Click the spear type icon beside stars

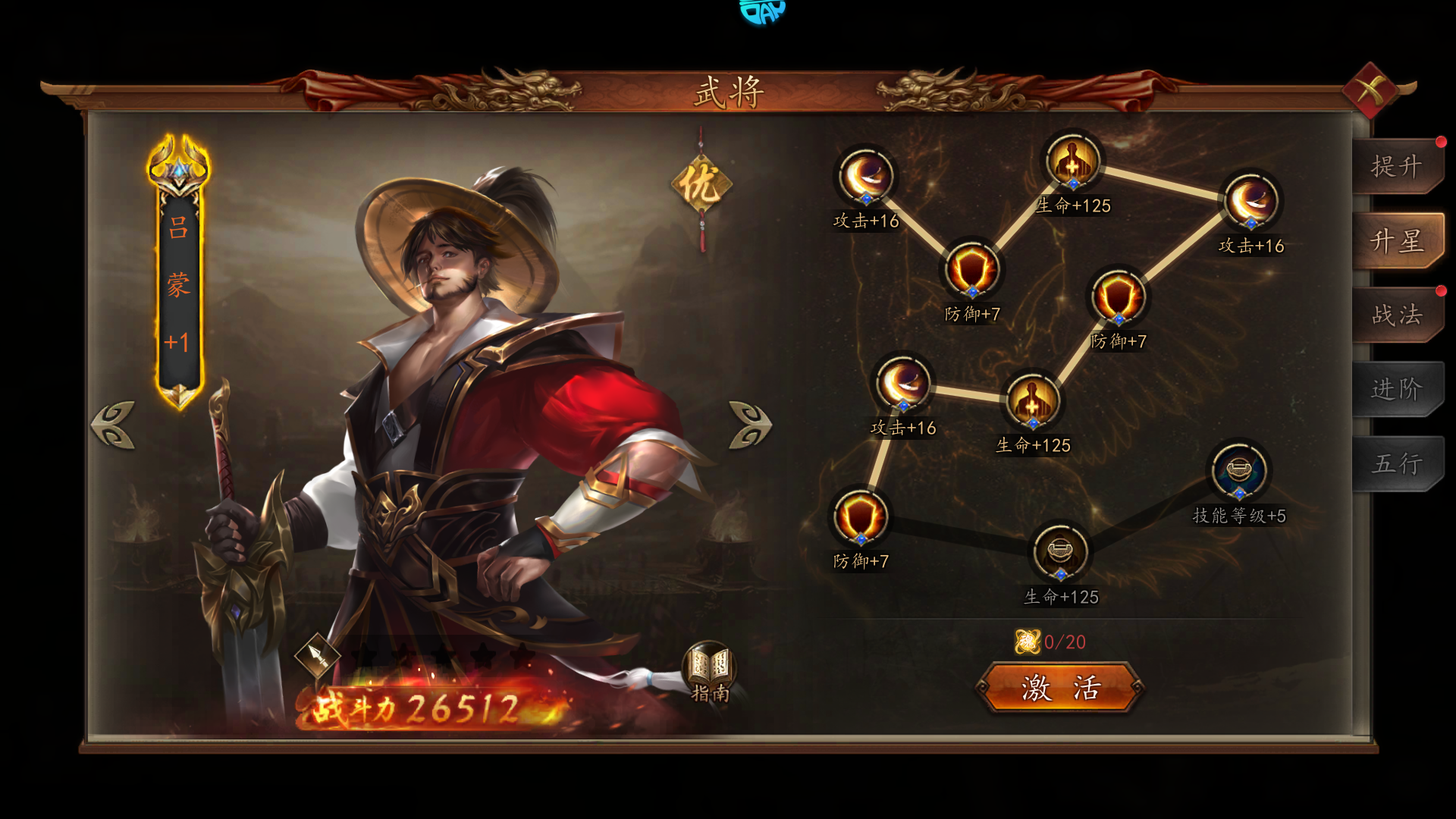[x=318, y=655]
